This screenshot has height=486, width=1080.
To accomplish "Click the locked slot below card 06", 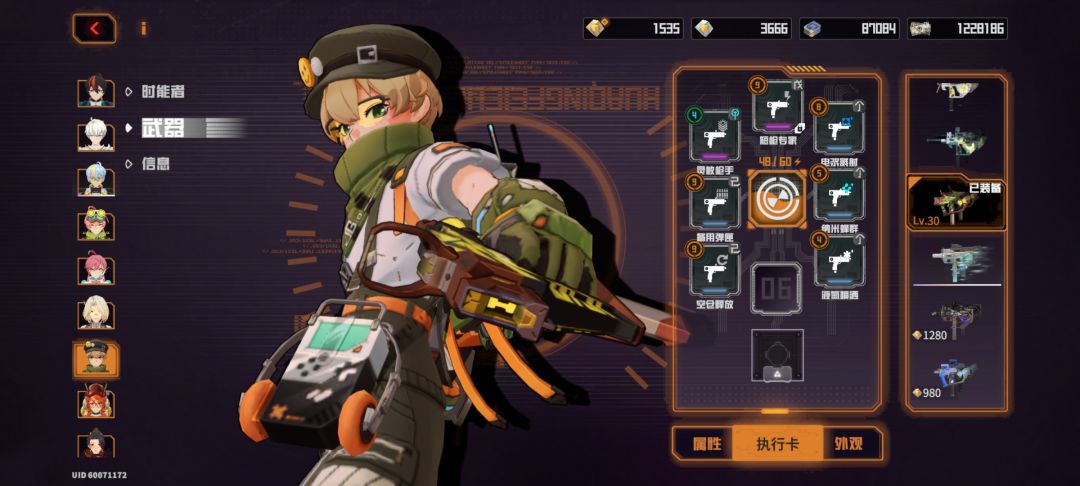I will (x=777, y=356).
